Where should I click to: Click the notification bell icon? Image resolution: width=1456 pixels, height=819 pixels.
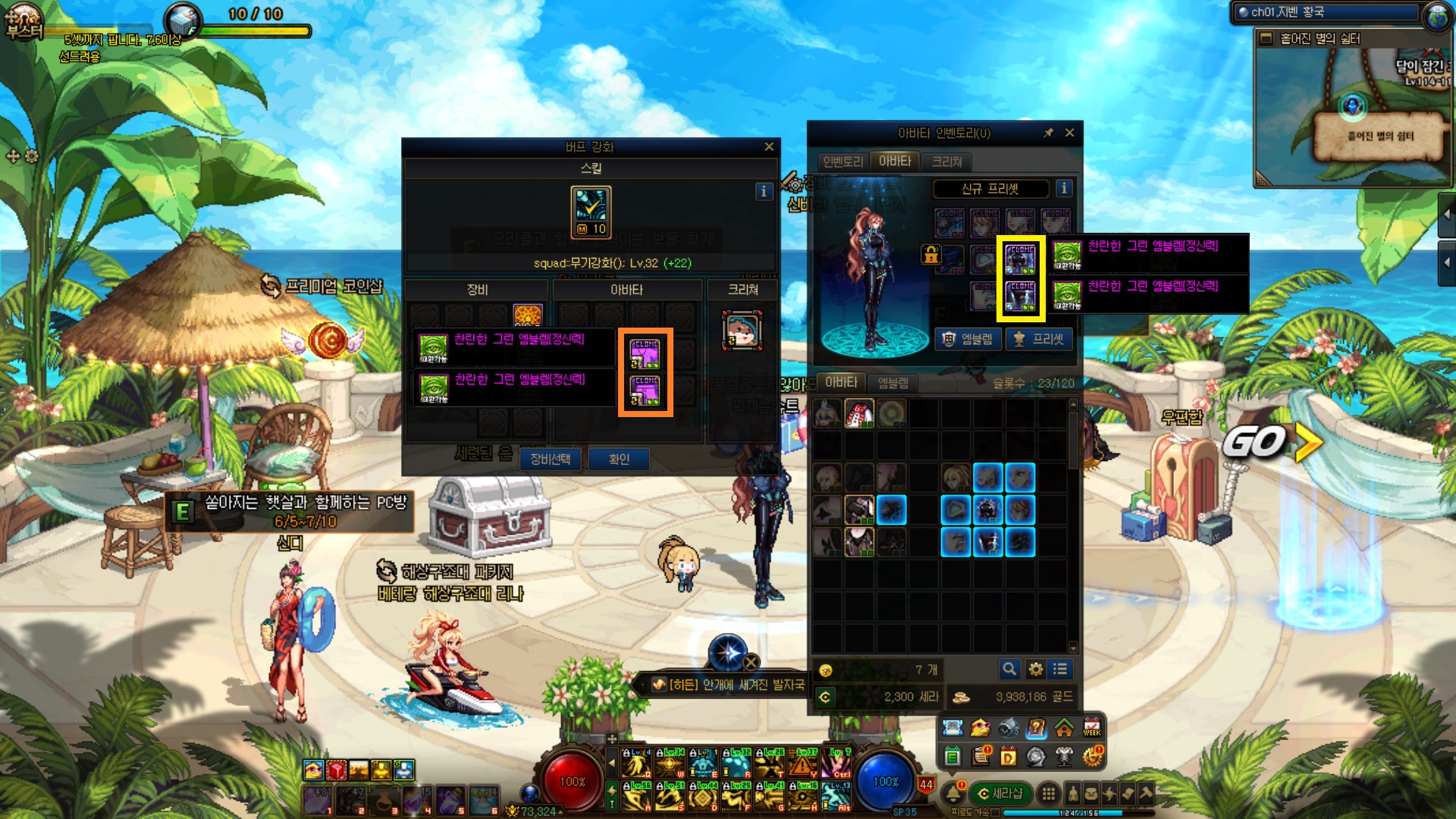click(953, 793)
